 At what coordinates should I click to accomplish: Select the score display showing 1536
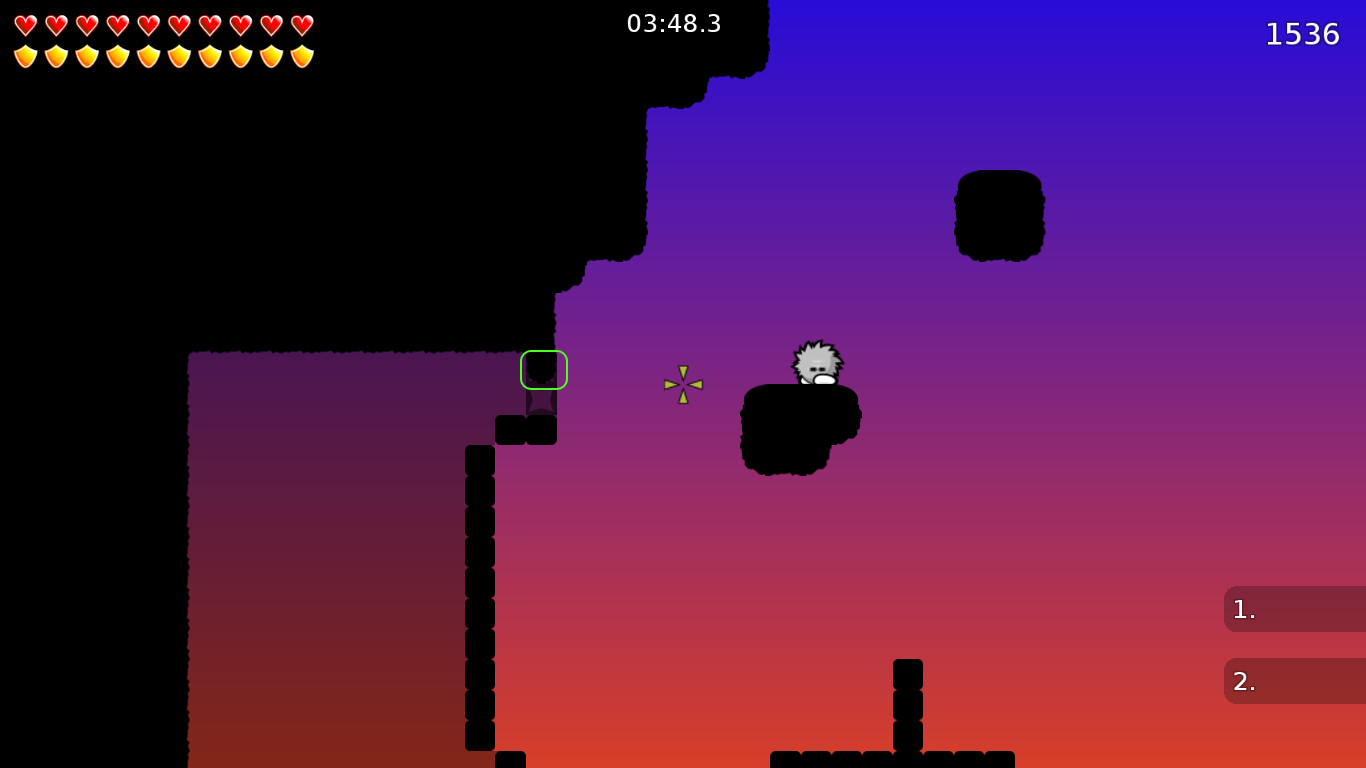pos(1303,34)
